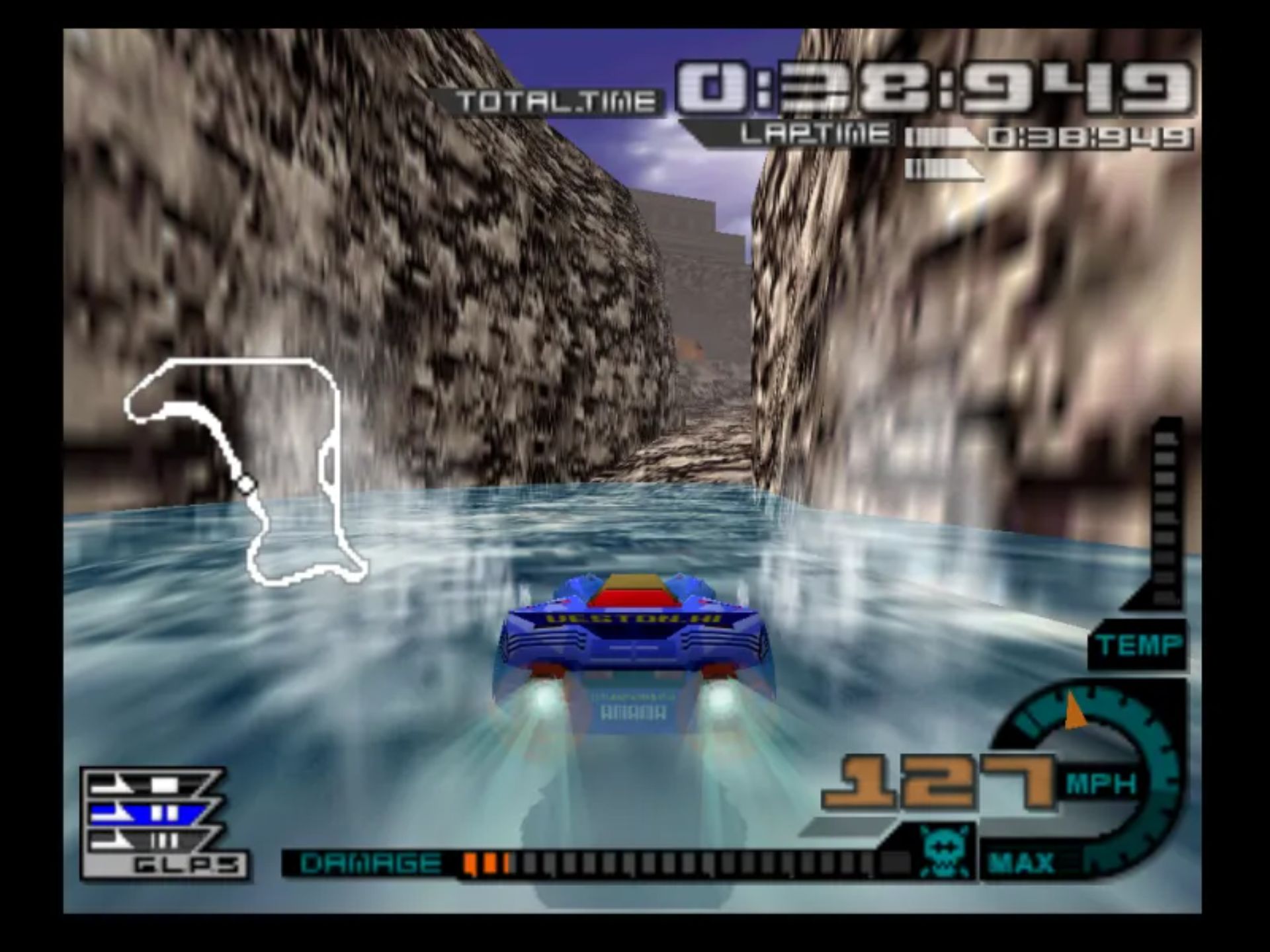Expand the second lap progress meter

pyautogui.click(x=943, y=167)
